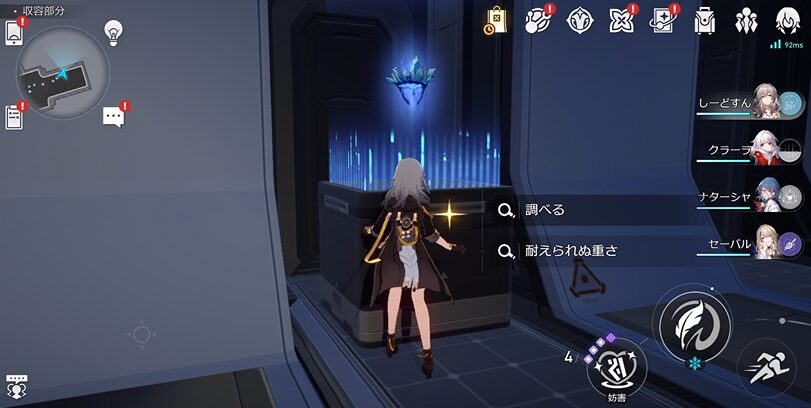Open the circular minimap
Image resolution: width=811 pixels, height=408 pixels.
62,71
